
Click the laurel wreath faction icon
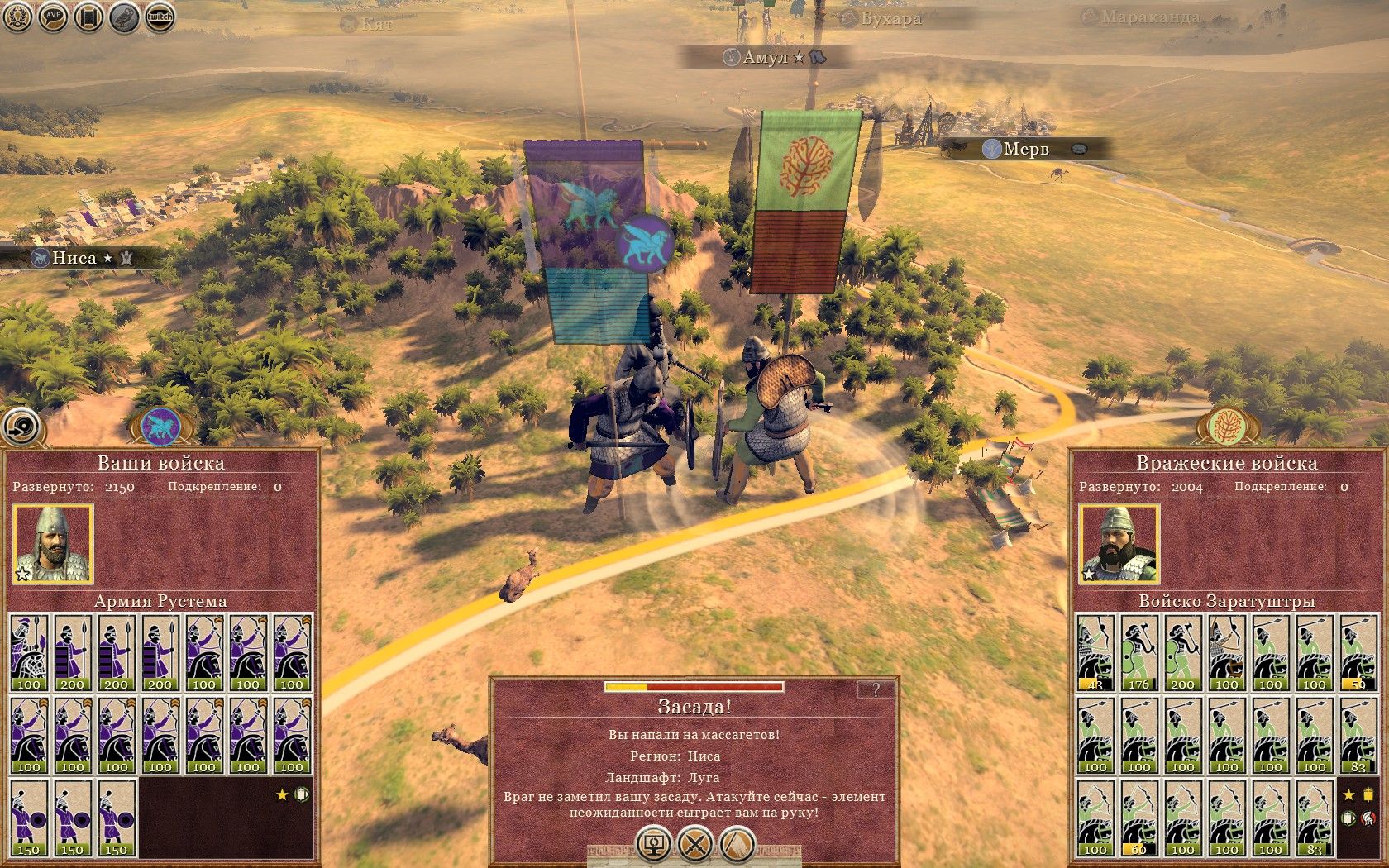(x=18, y=17)
